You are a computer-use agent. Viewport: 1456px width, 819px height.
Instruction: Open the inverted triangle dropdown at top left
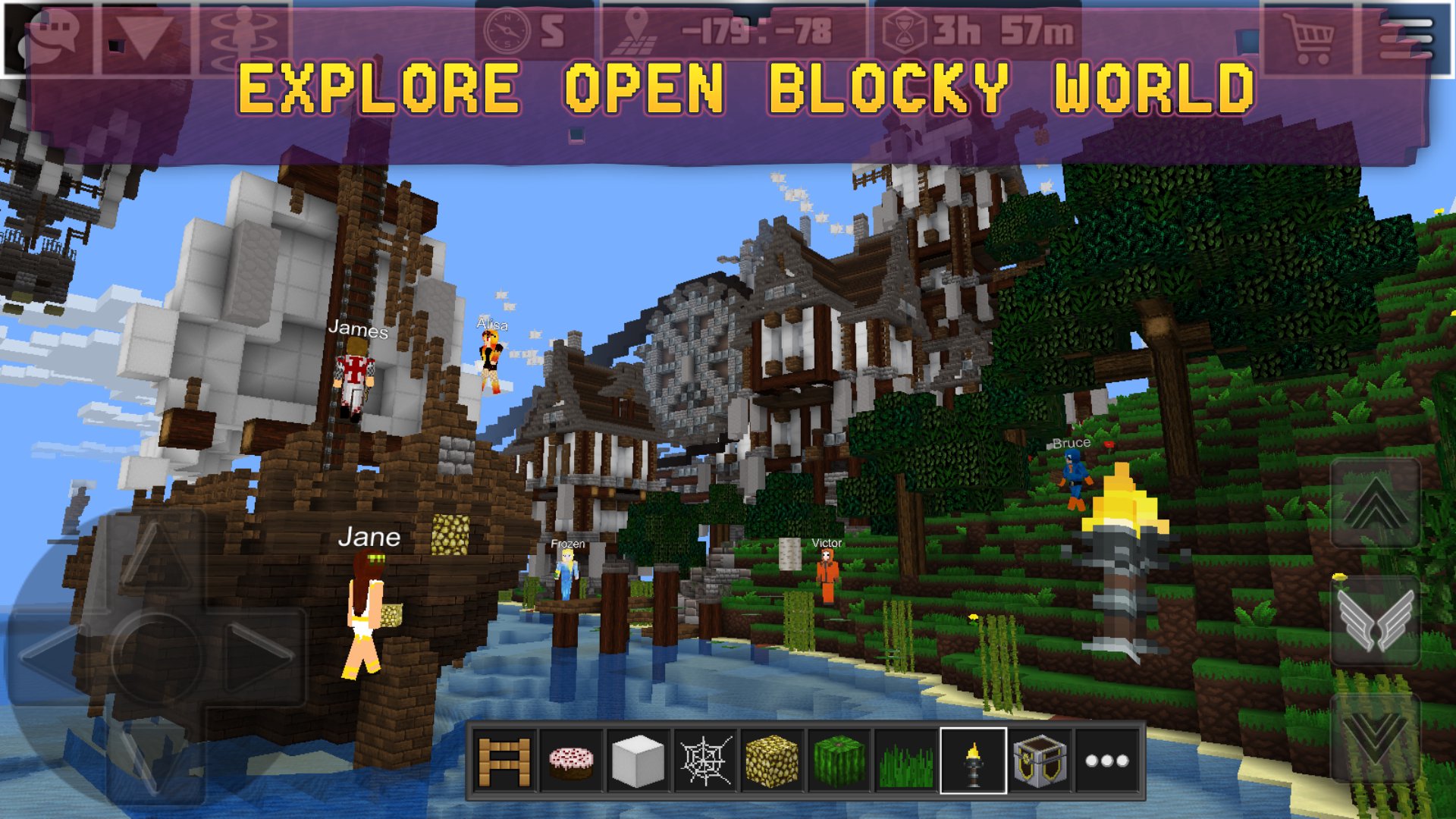click(x=149, y=32)
